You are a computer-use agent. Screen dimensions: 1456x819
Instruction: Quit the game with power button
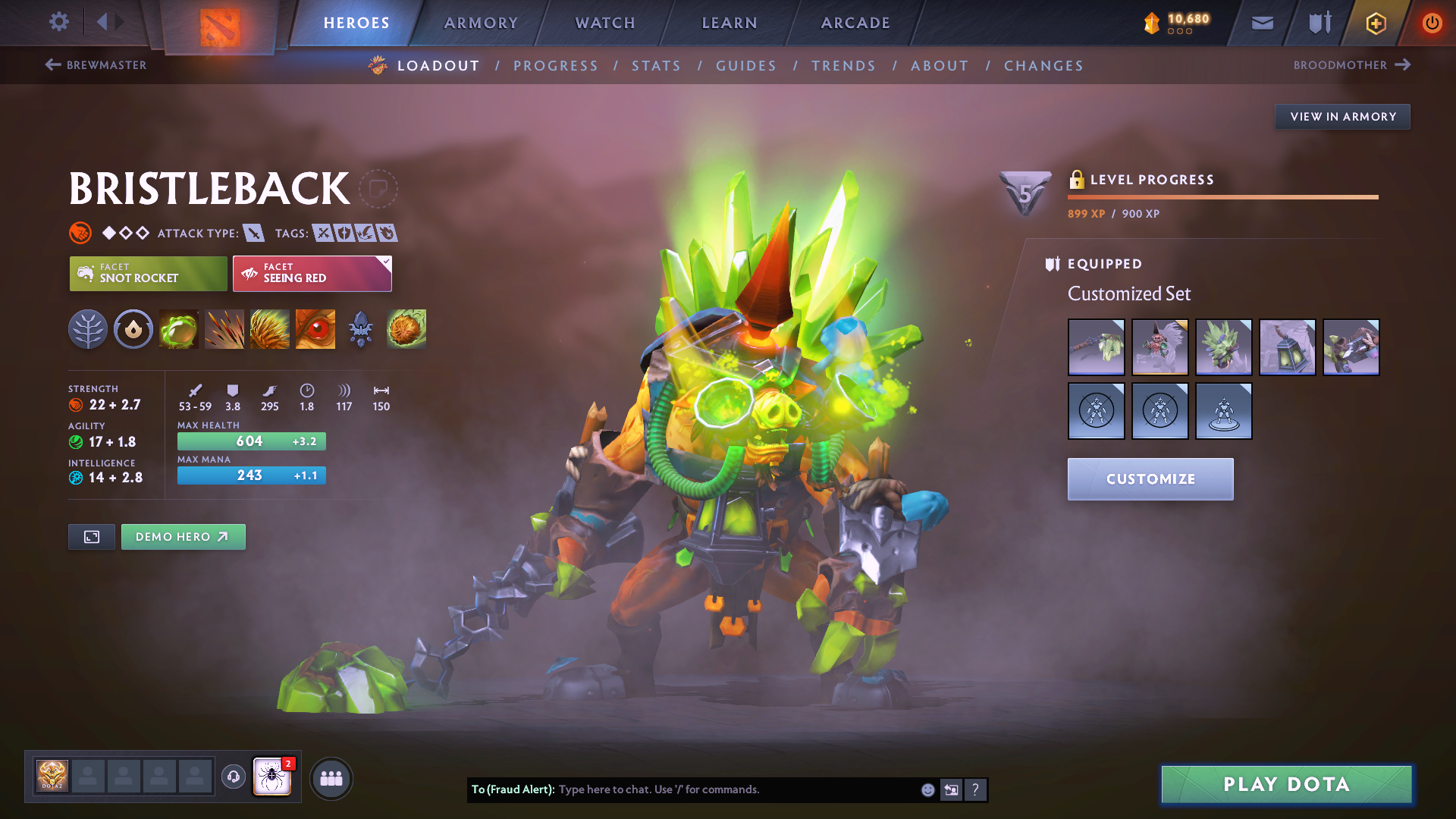[1432, 23]
